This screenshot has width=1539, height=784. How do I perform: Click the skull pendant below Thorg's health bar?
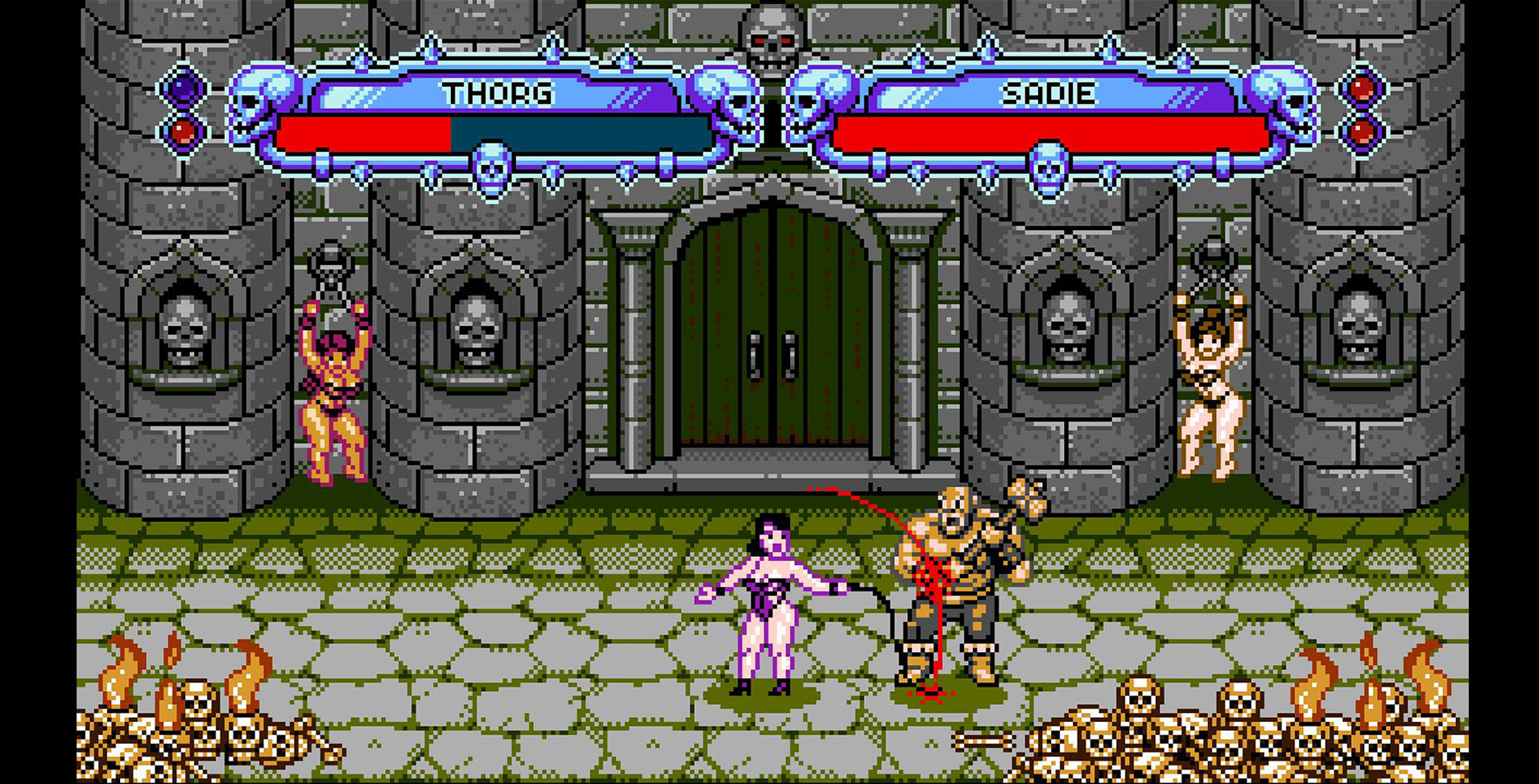tap(491, 167)
